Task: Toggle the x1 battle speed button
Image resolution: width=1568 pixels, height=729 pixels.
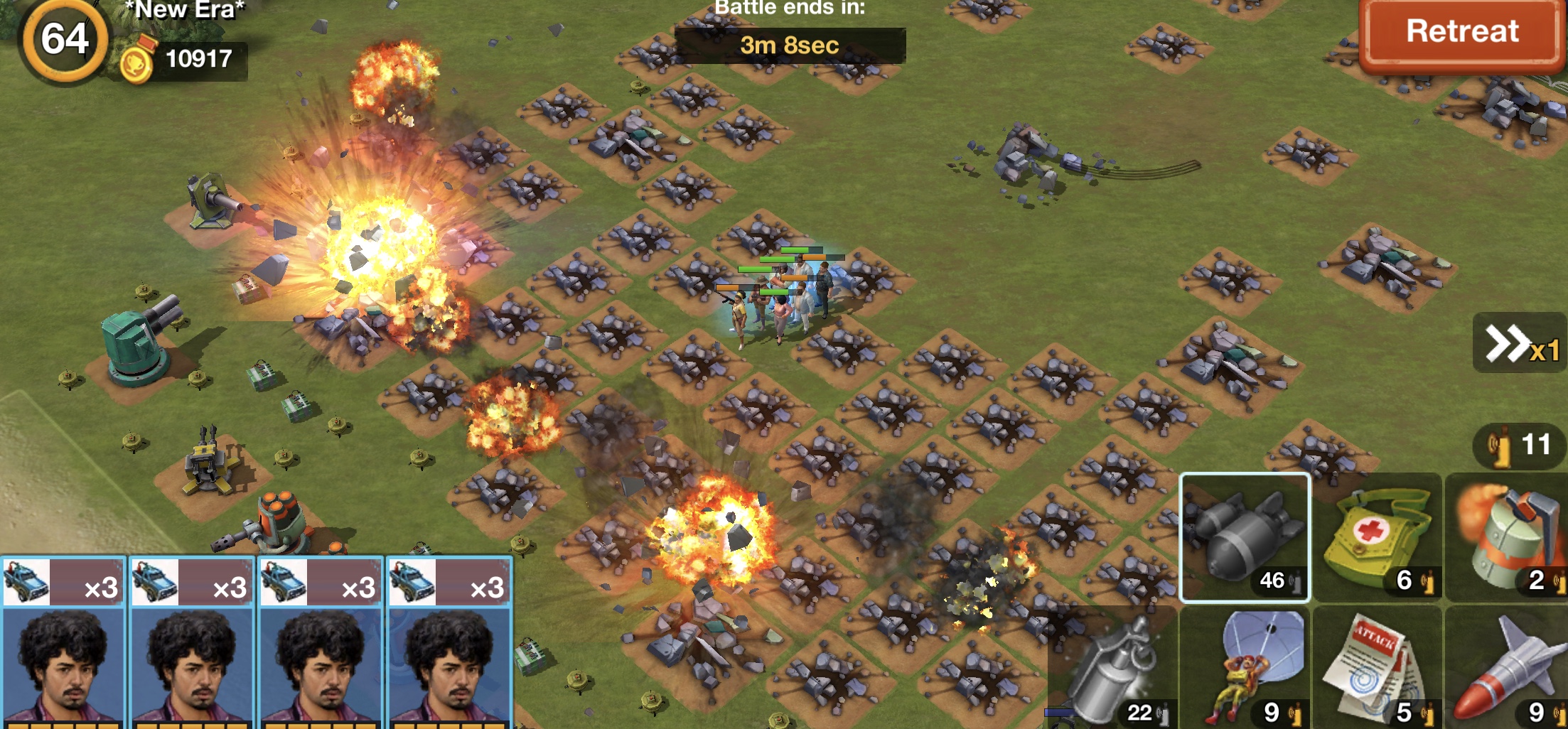Action: coord(1521,344)
